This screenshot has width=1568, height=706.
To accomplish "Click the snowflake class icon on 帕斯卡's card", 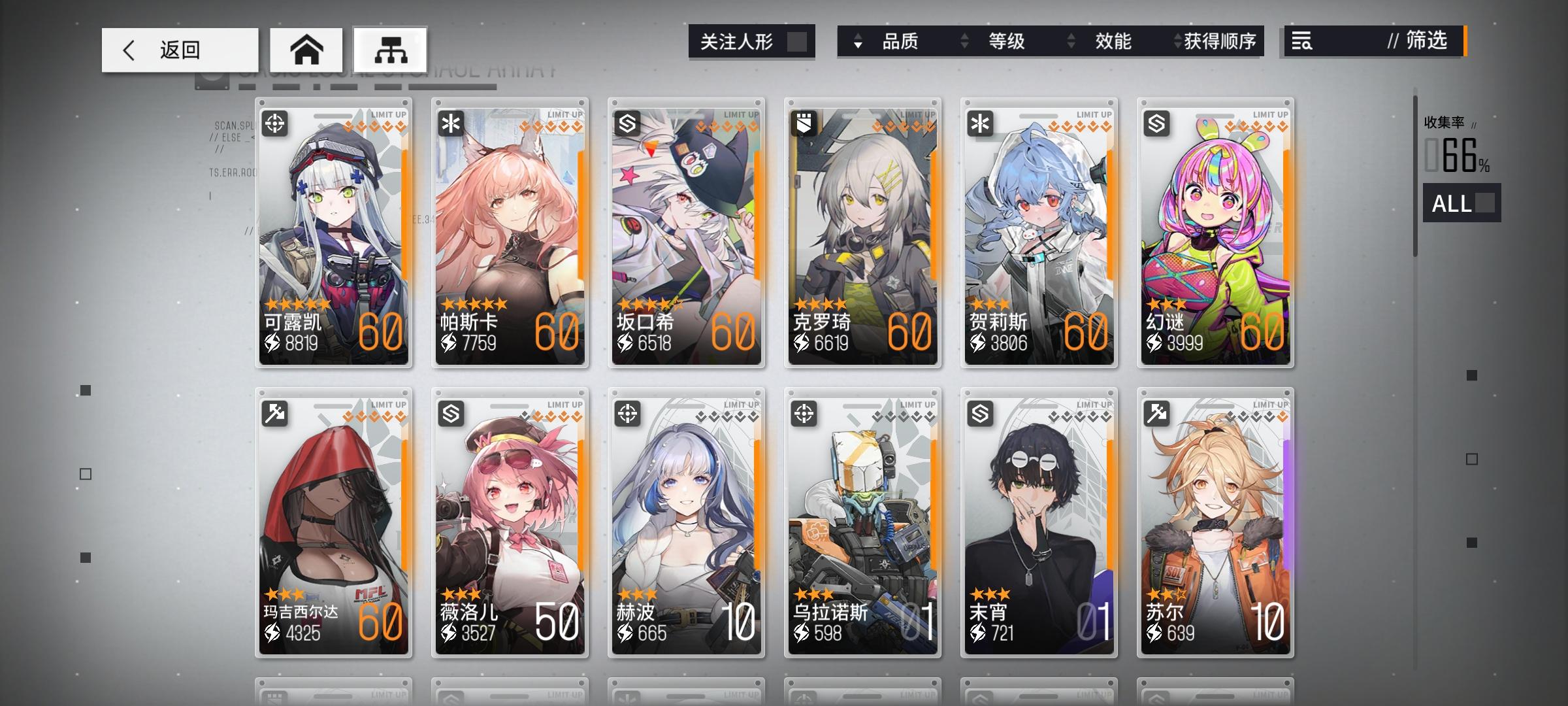I will pos(451,122).
